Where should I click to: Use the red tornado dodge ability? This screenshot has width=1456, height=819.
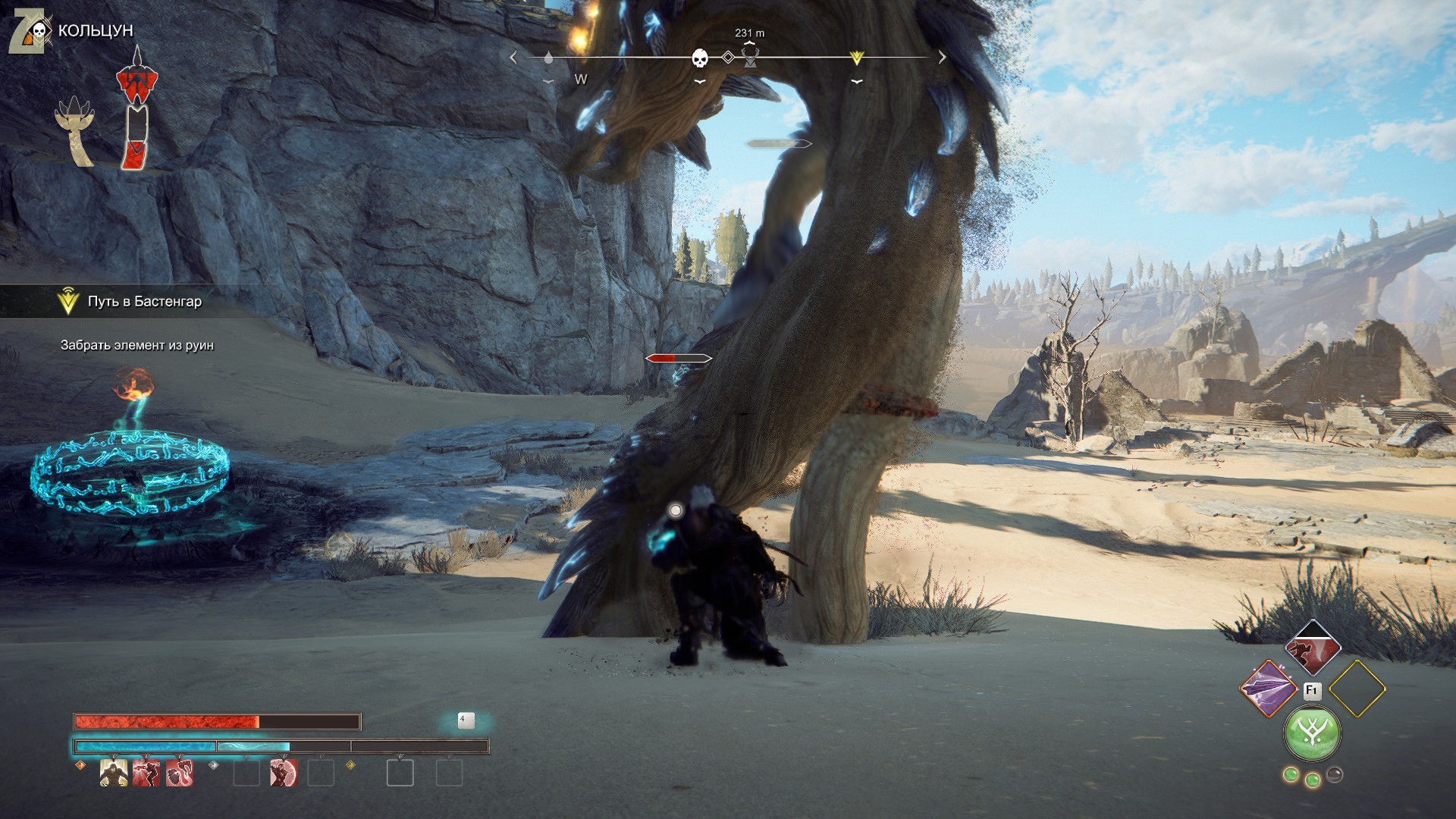point(1313,647)
